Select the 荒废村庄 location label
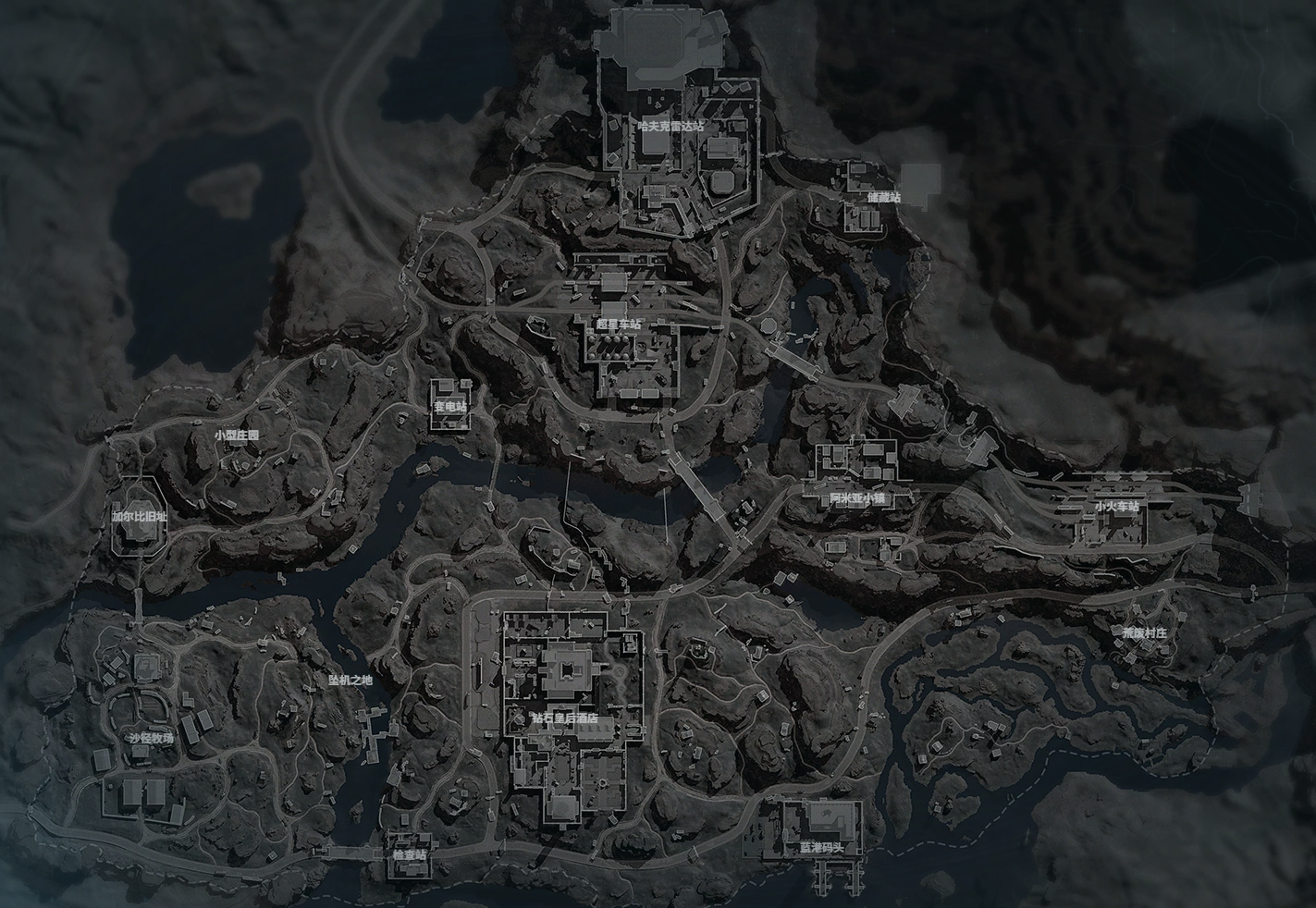 point(1145,633)
